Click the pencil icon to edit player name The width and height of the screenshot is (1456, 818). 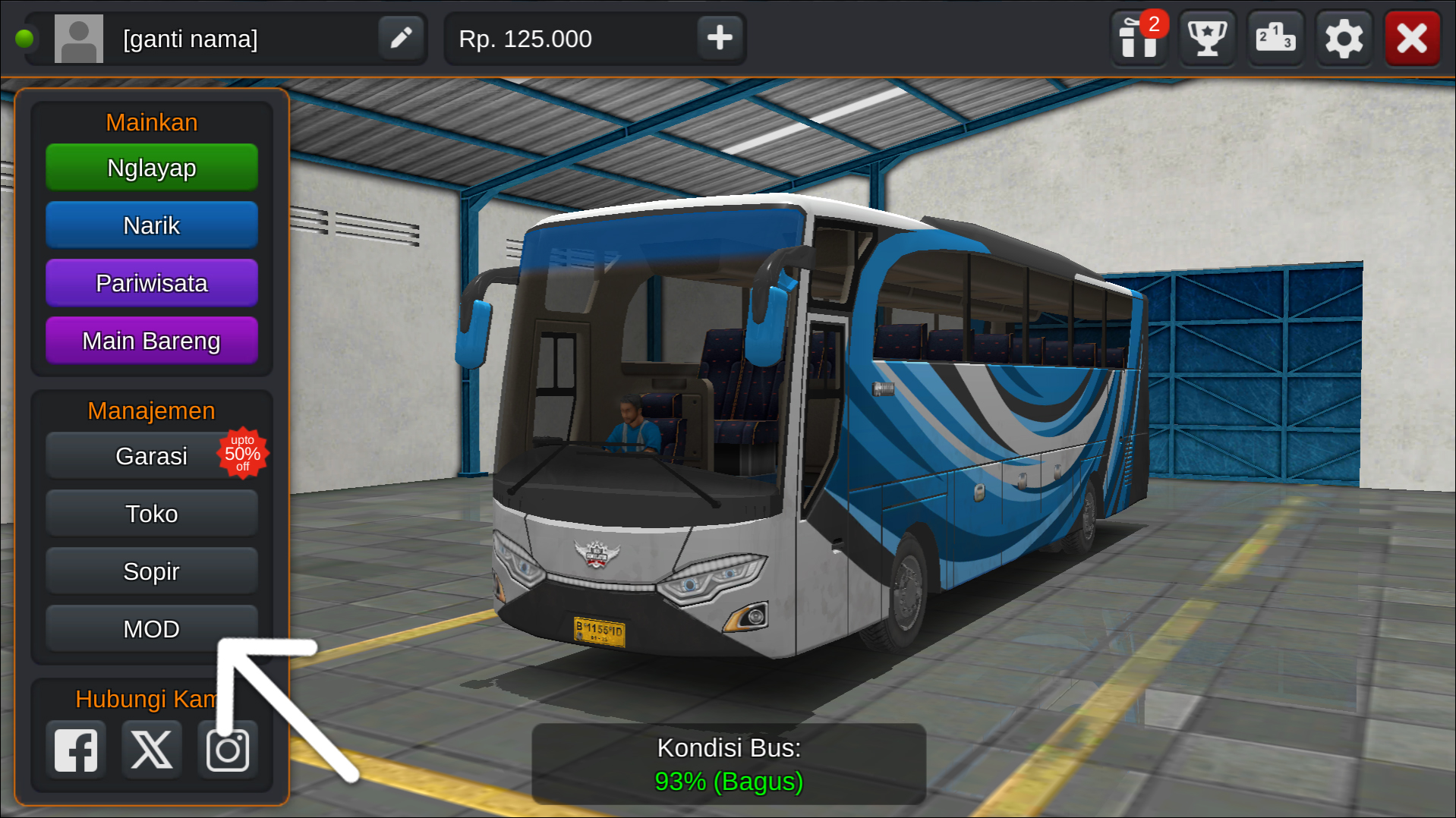pyautogui.click(x=401, y=38)
